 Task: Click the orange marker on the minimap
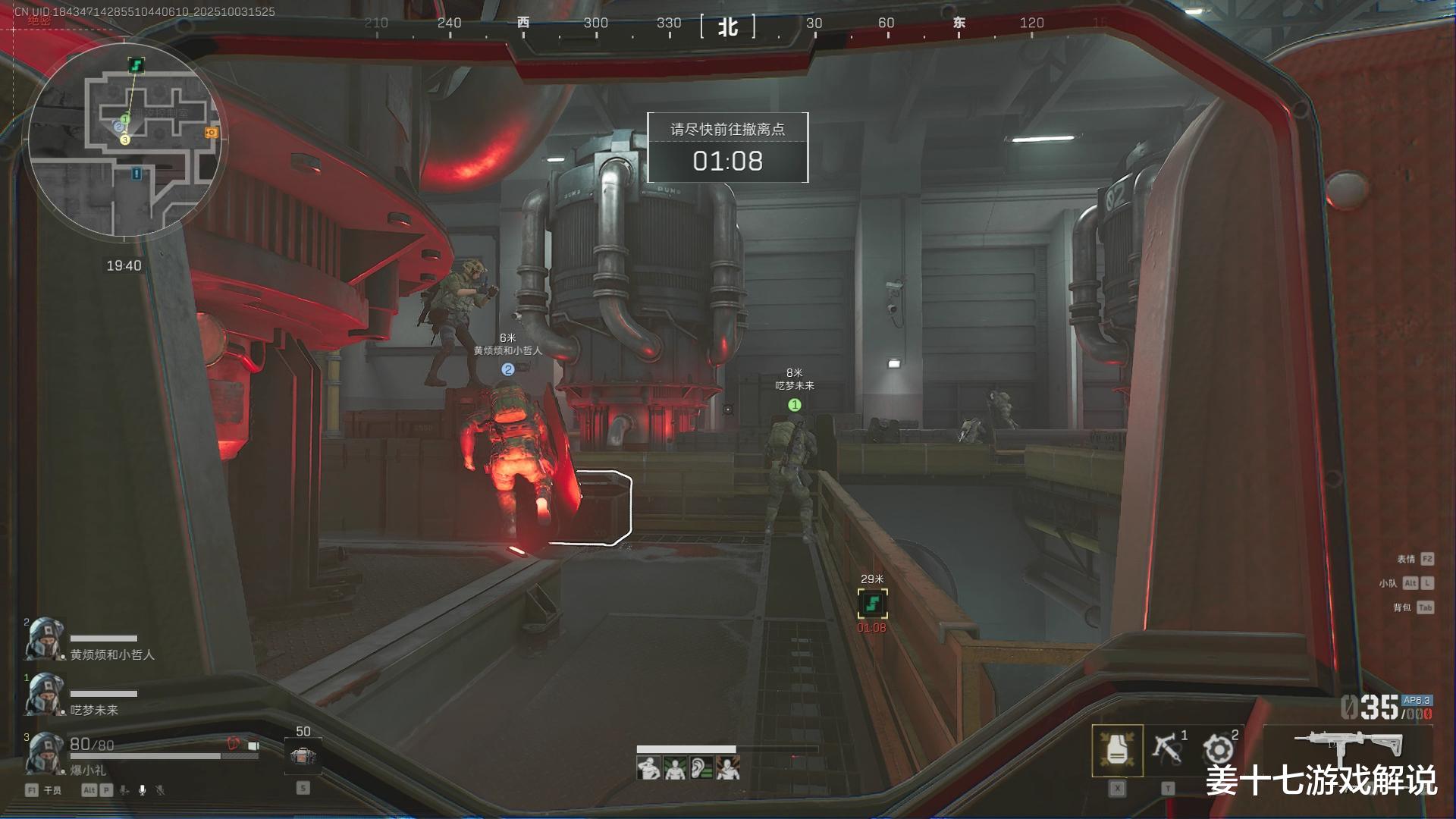[211, 133]
